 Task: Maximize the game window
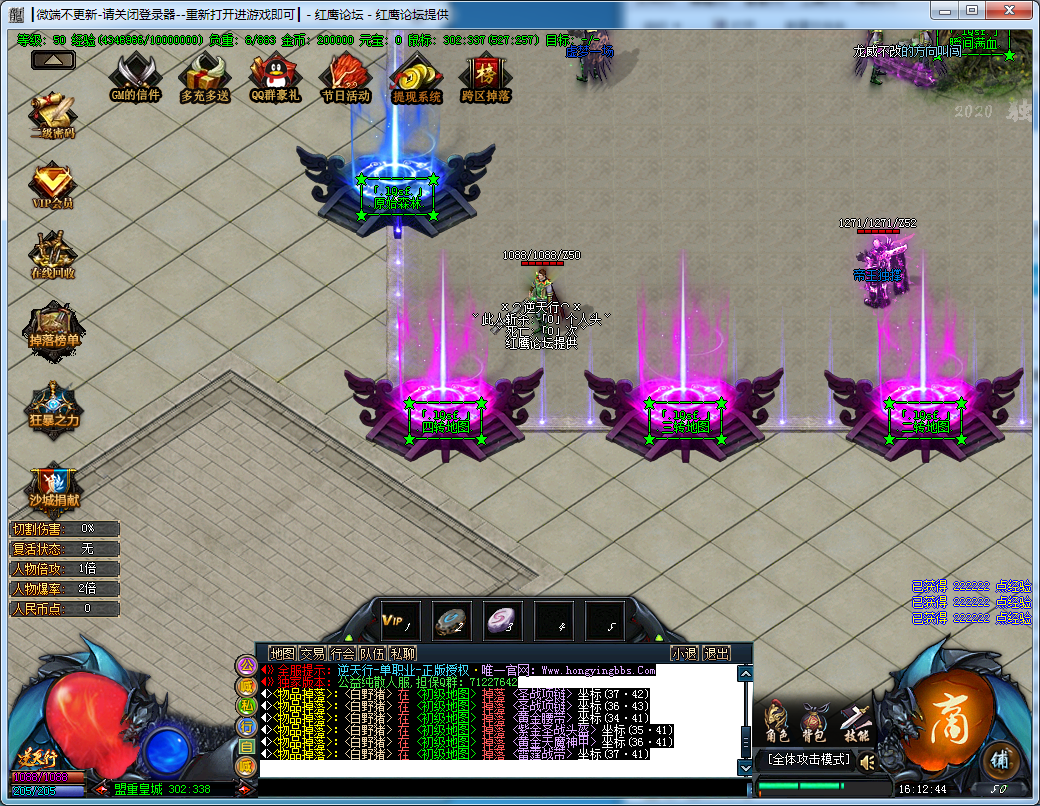click(972, 10)
